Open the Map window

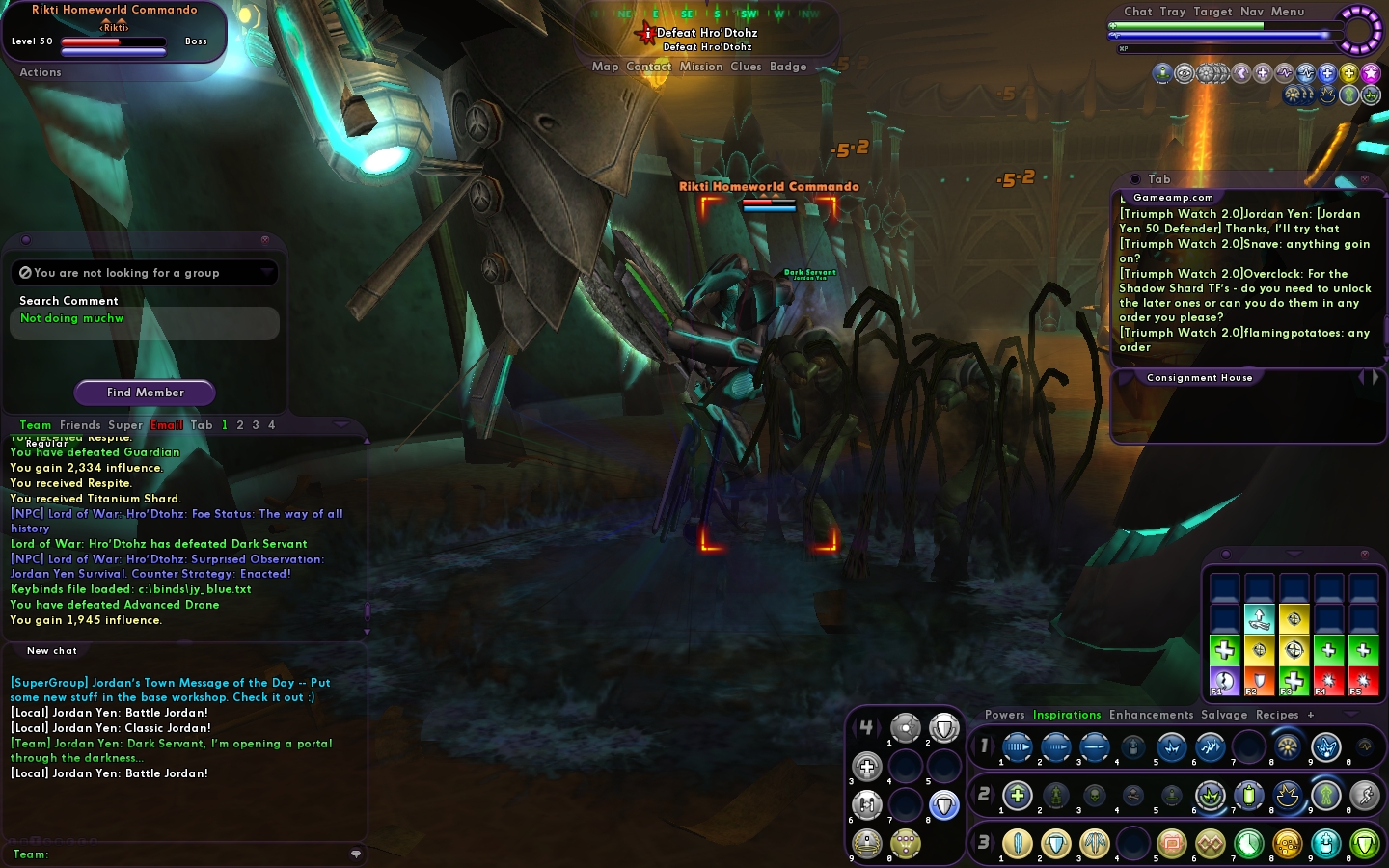tap(605, 67)
